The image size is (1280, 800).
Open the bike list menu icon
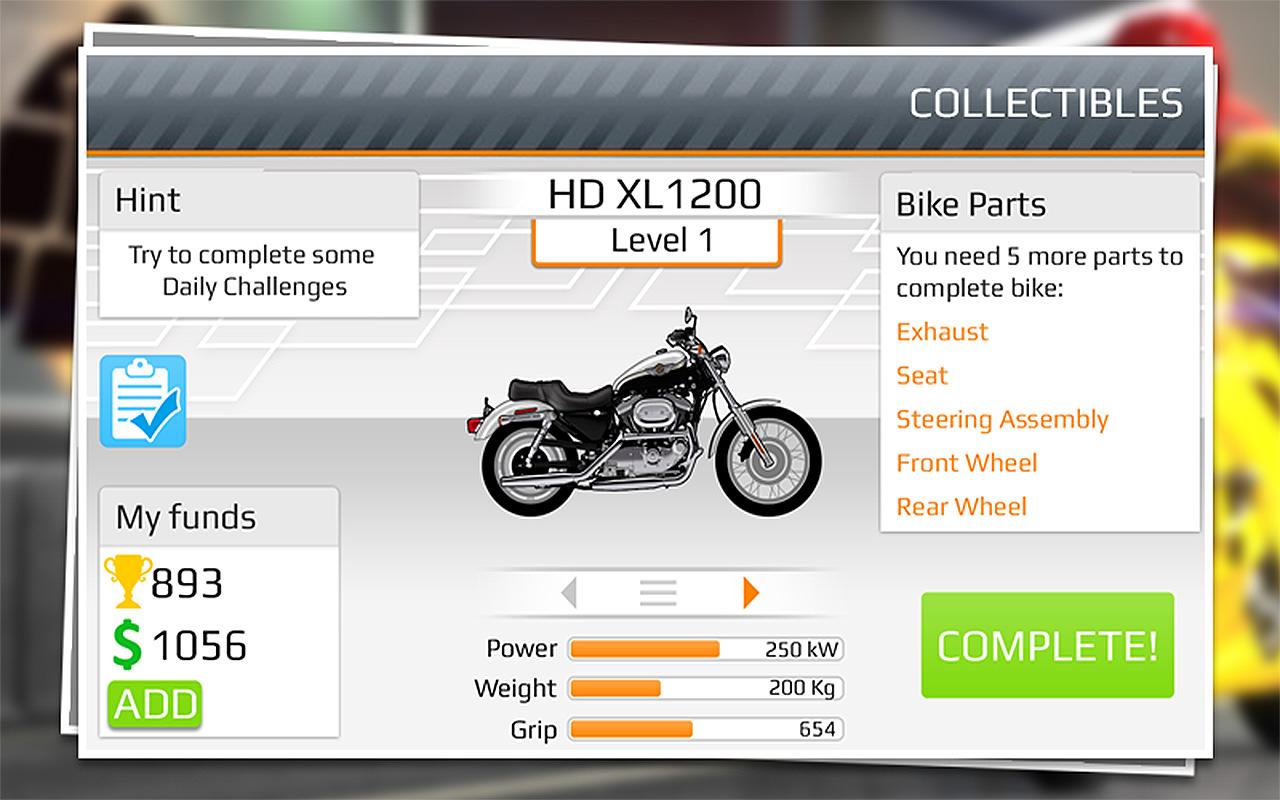[658, 593]
